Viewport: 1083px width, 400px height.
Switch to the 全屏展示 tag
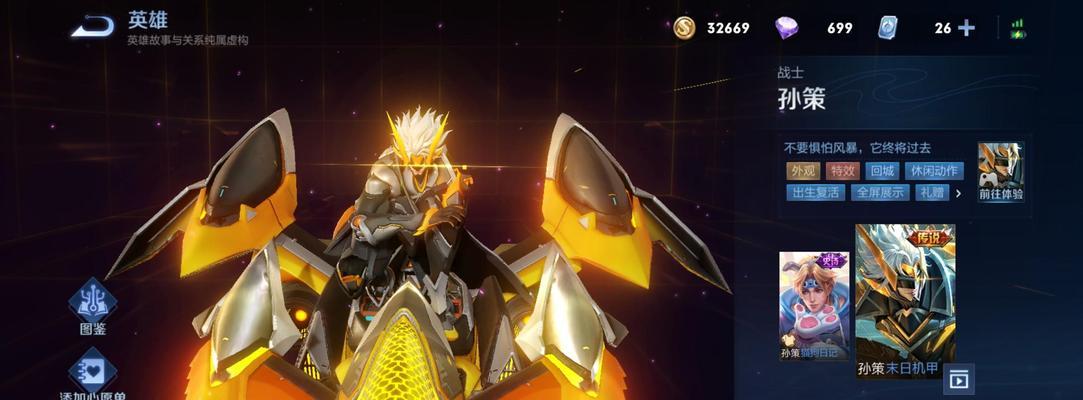[x=880, y=193]
